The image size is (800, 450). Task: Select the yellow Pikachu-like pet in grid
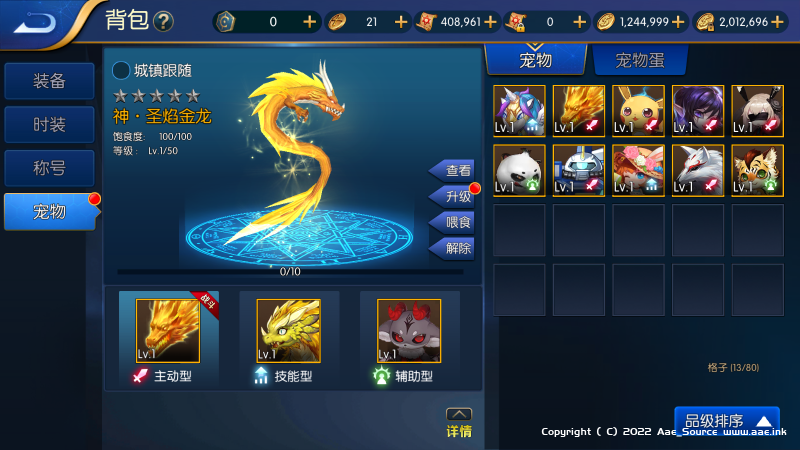pos(638,110)
